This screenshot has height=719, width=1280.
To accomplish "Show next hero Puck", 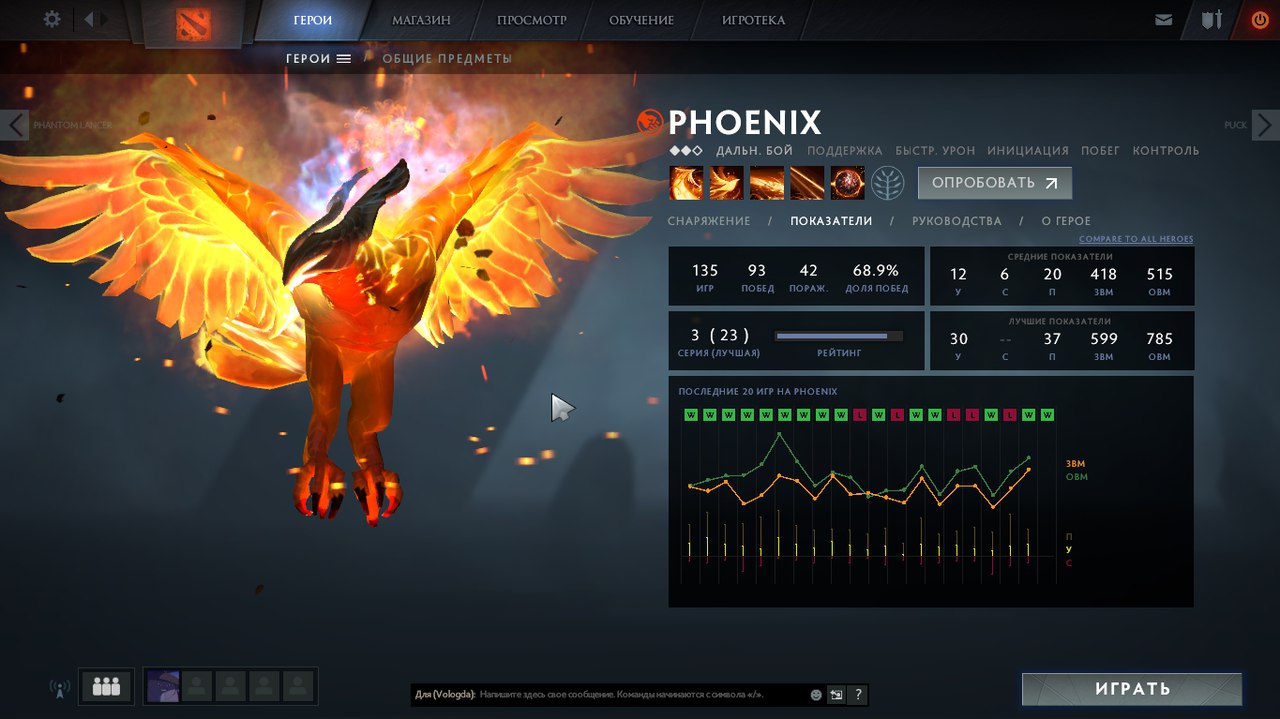I will (1265, 125).
